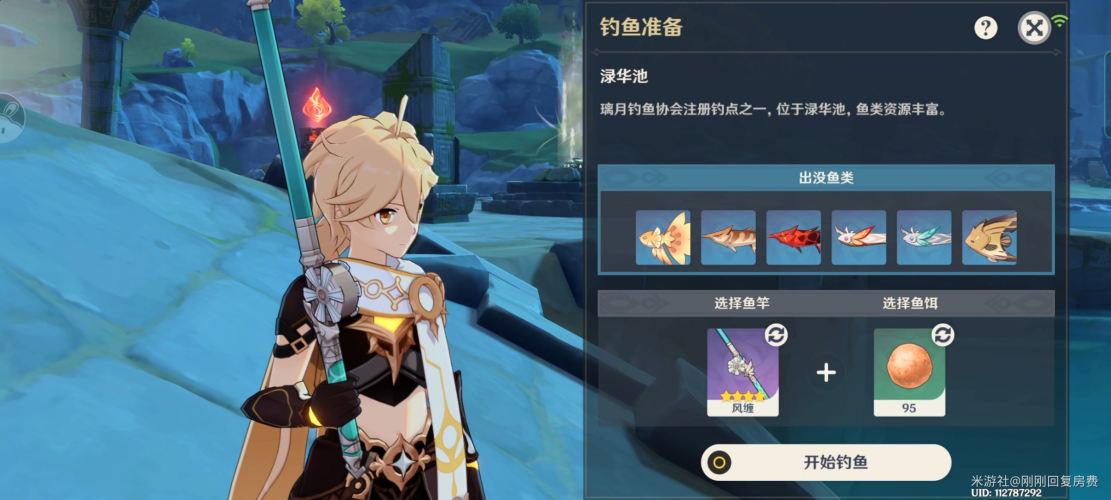Image resolution: width=1111 pixels, height=500 pixels.
Task: Open the question mark help button
Action: pyautogui.click(x=986, y=28)
